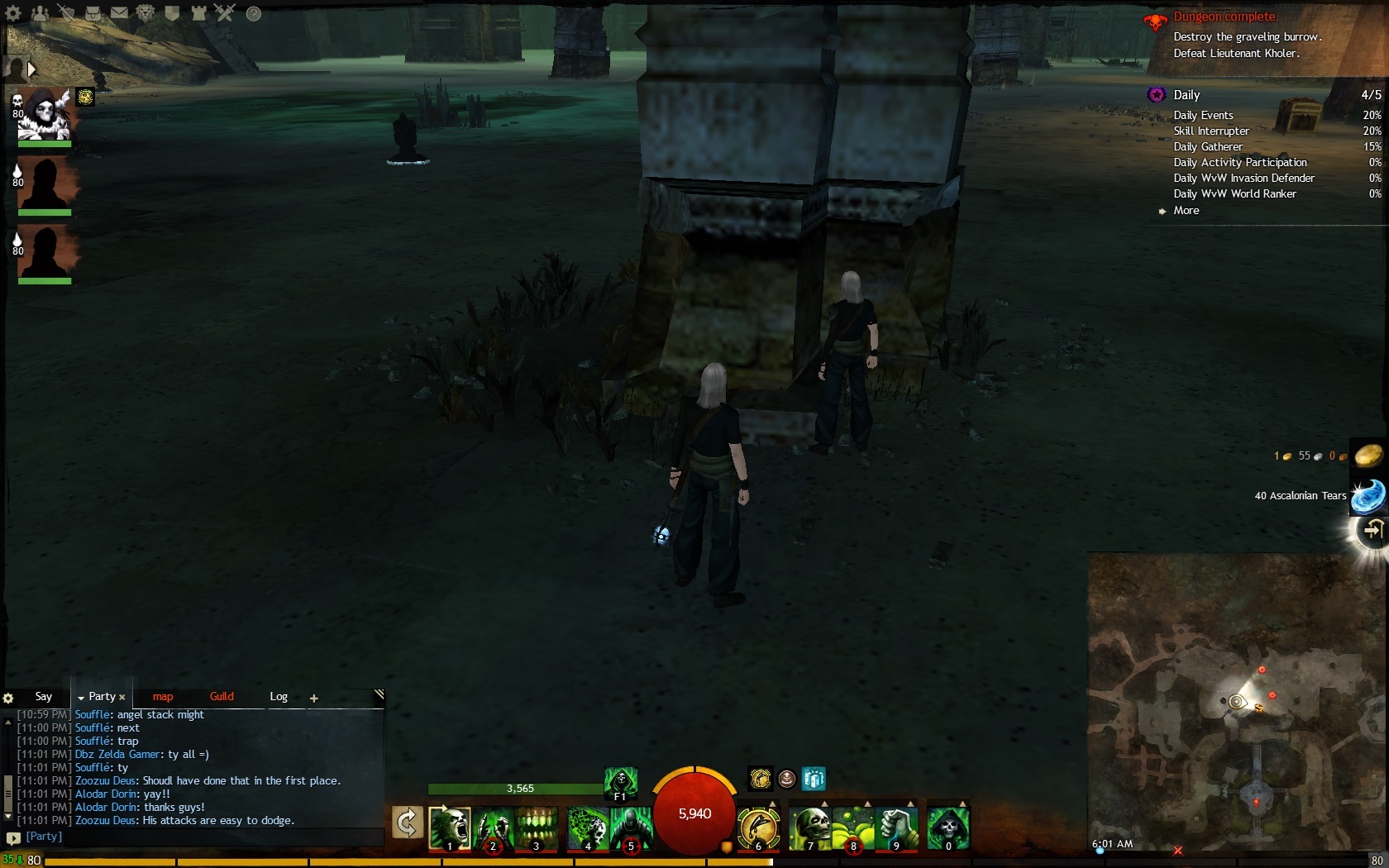
Task: Close the Party chat tab
Action: [x=122, y=698]
